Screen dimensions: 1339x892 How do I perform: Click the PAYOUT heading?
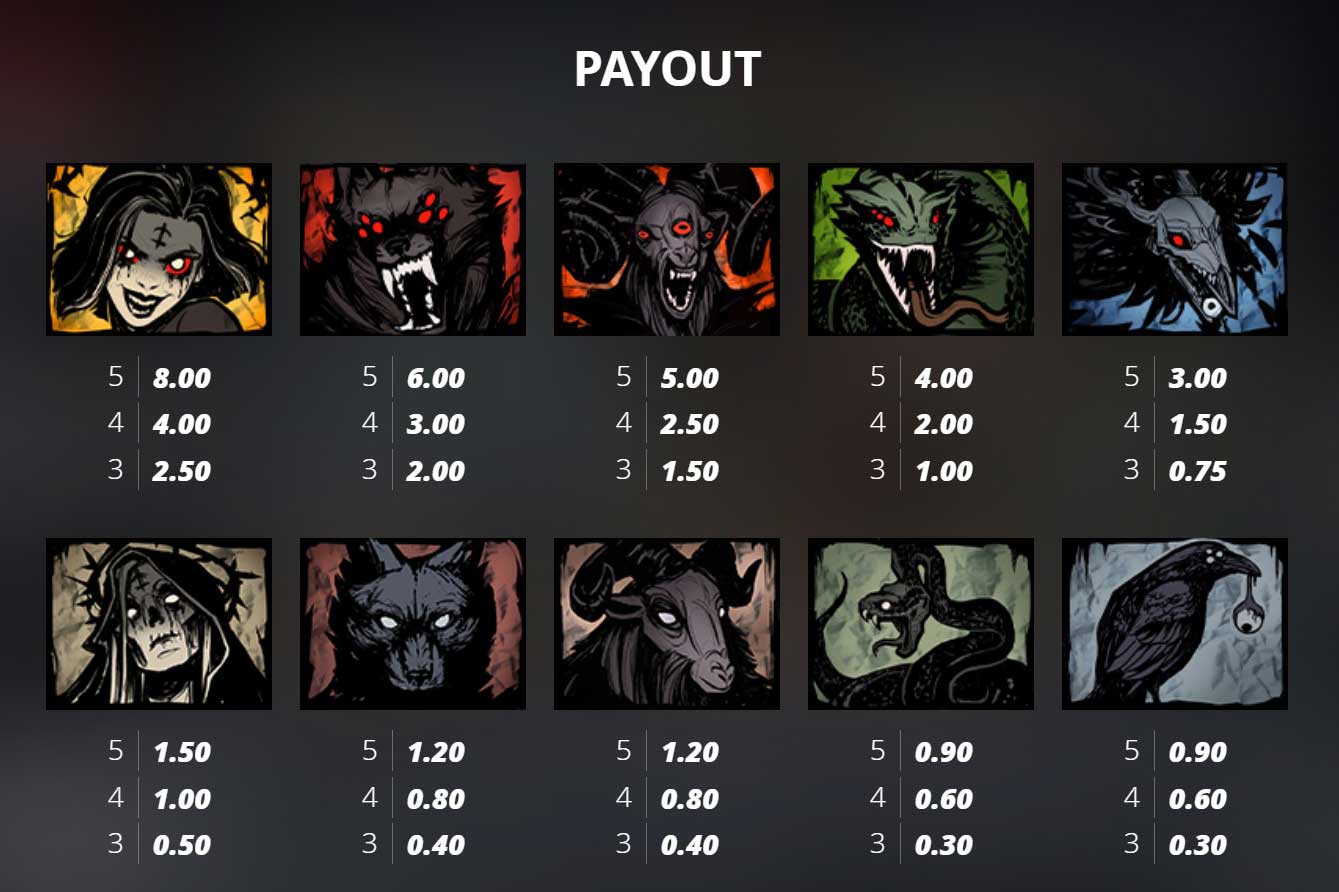pos(668,69)
